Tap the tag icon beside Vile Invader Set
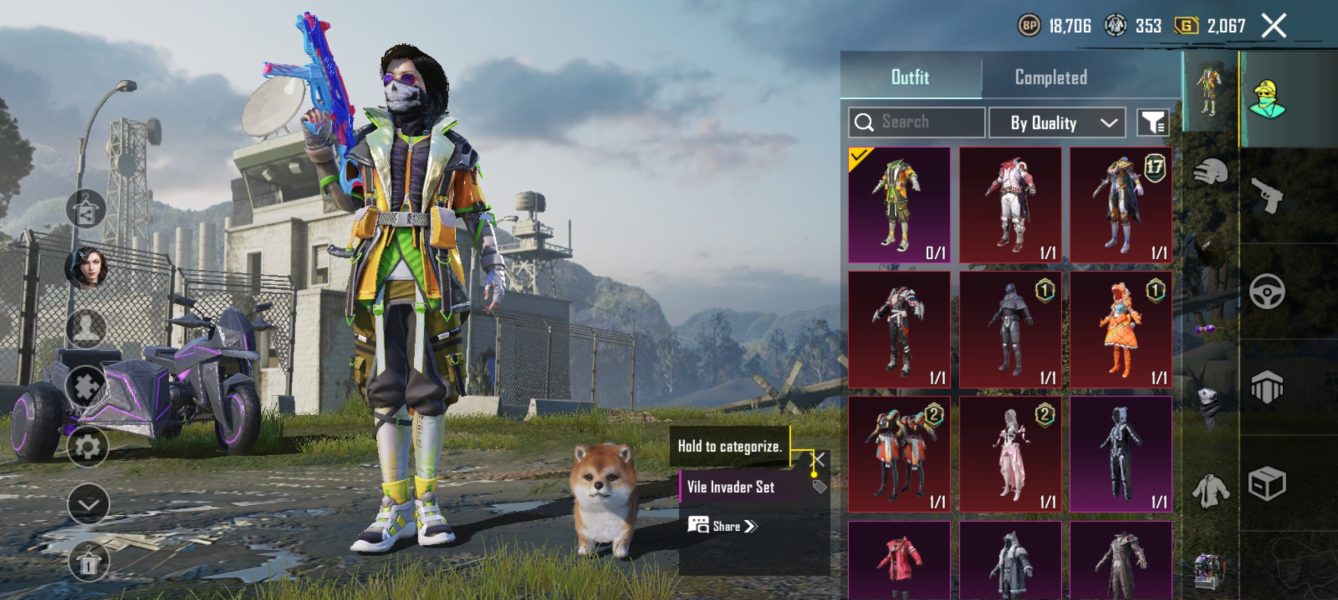 click(819, 487)
